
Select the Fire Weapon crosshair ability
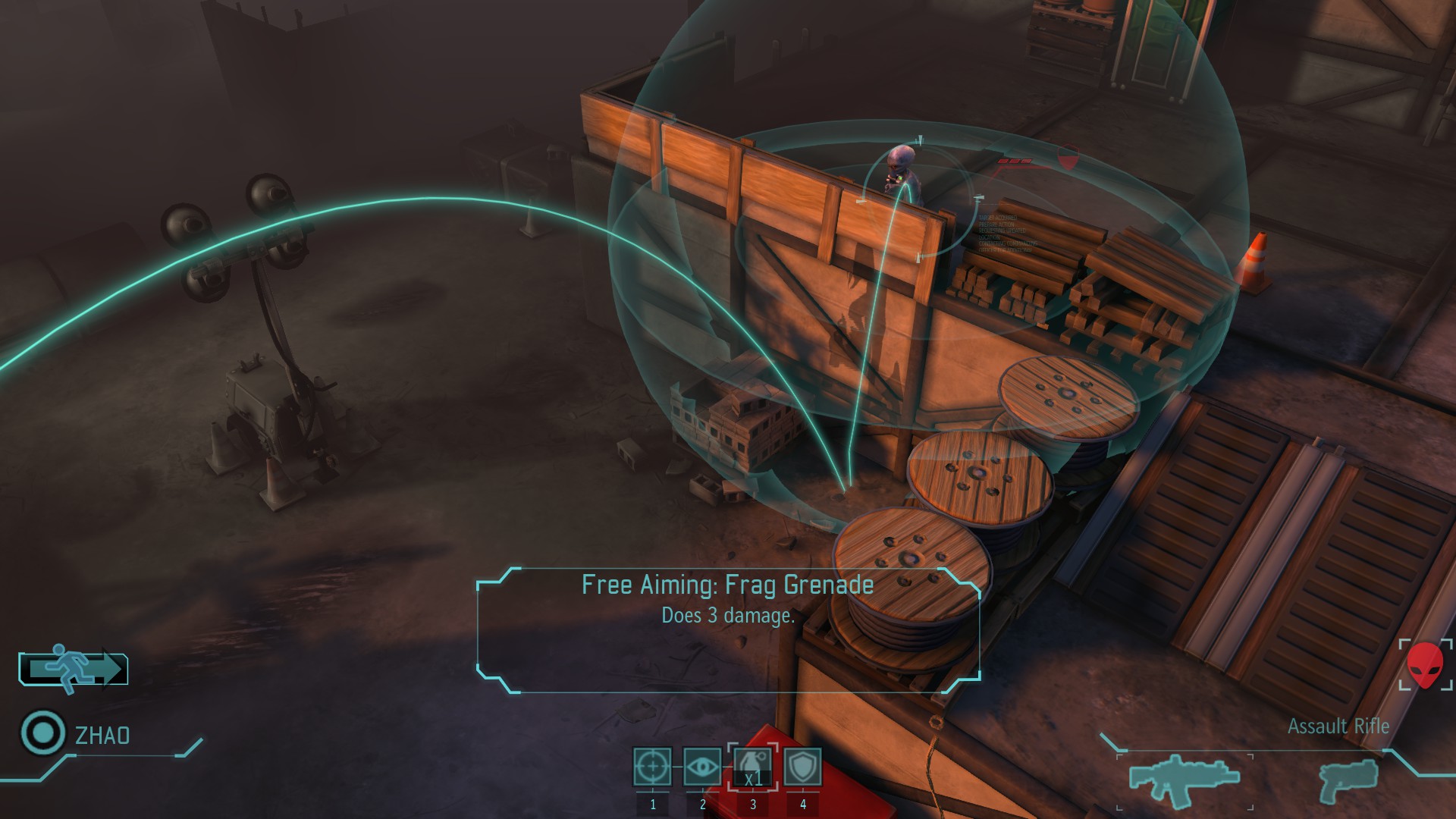click(x=652, y=767)
